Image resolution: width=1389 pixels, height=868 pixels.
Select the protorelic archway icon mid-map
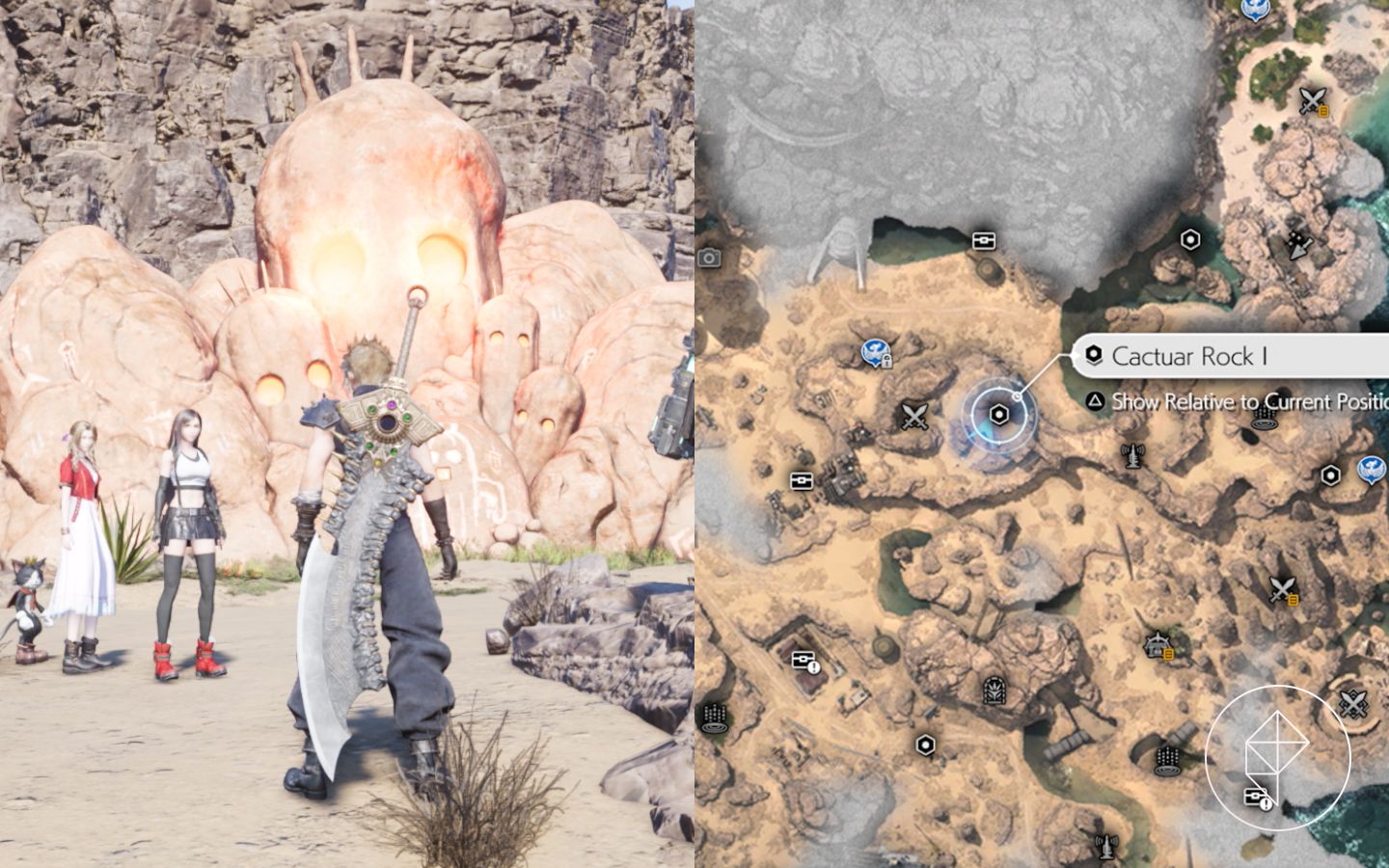(x=994, y=691)
